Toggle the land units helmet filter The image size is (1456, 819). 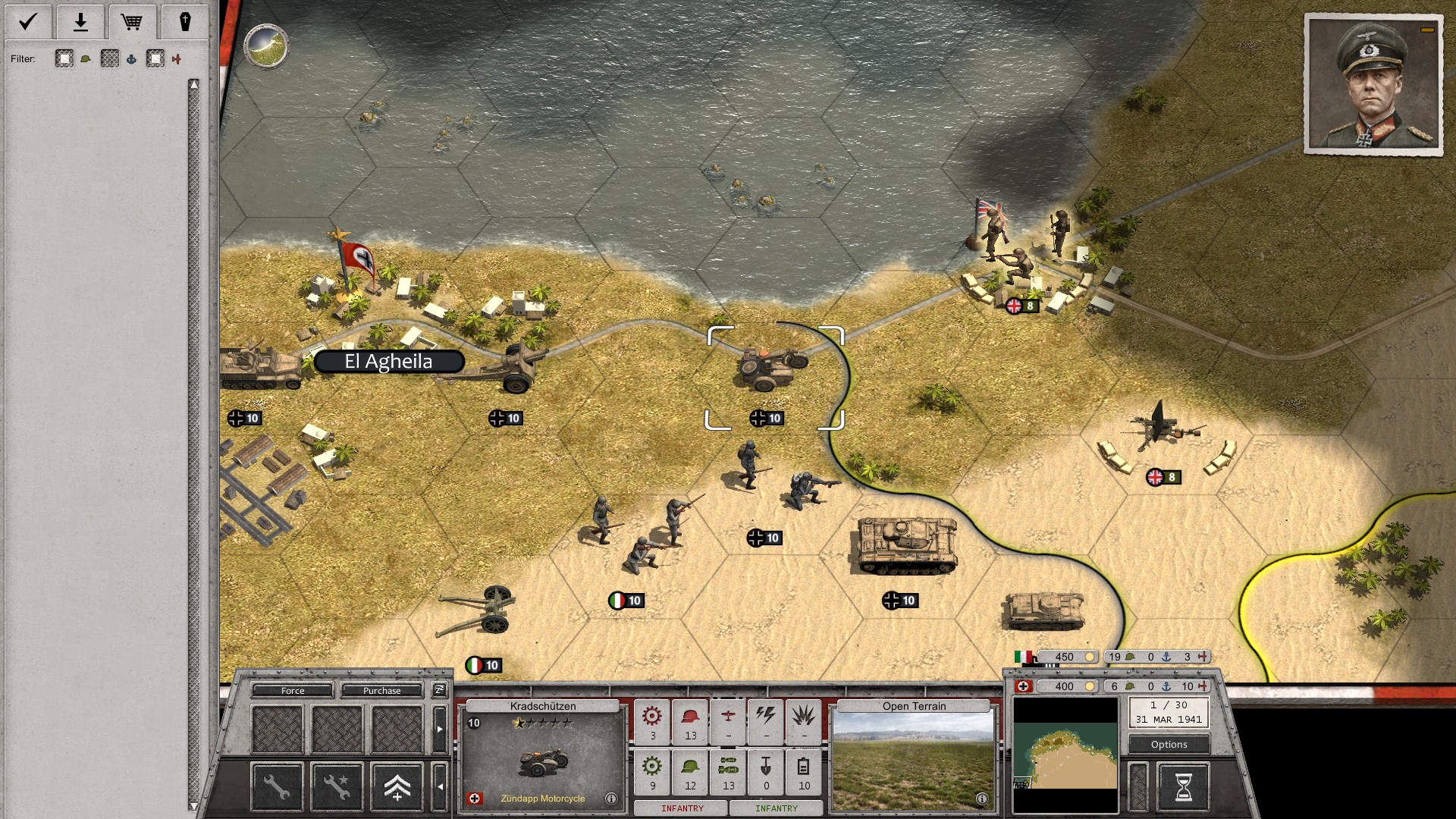click(64, 59)
